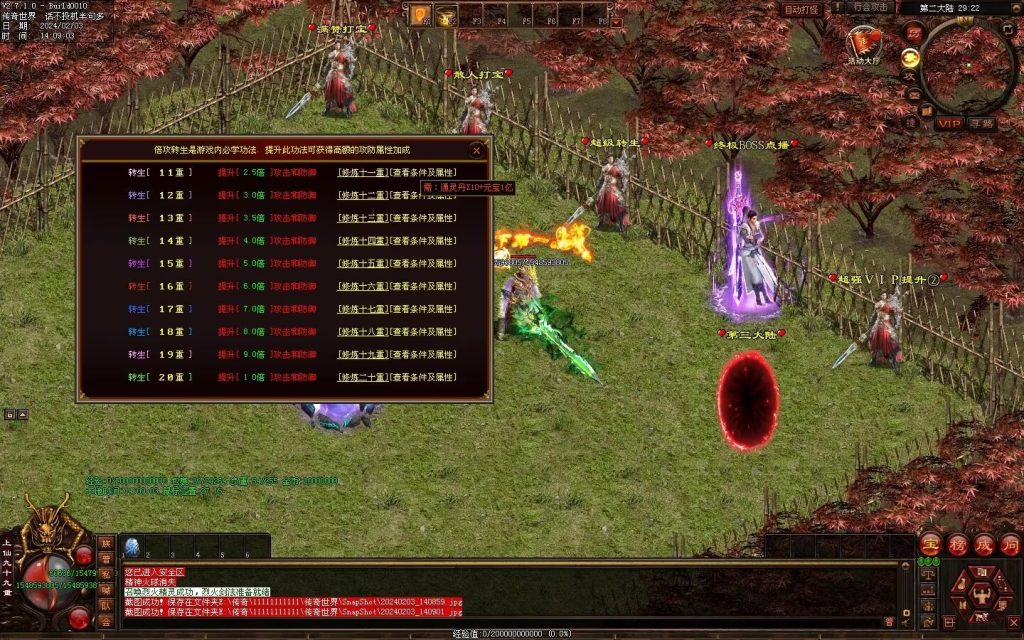Click the 修炼十一重 cultivation link
The height and width of the screenshot is (640, 1024).
click(x=362, y=172)
